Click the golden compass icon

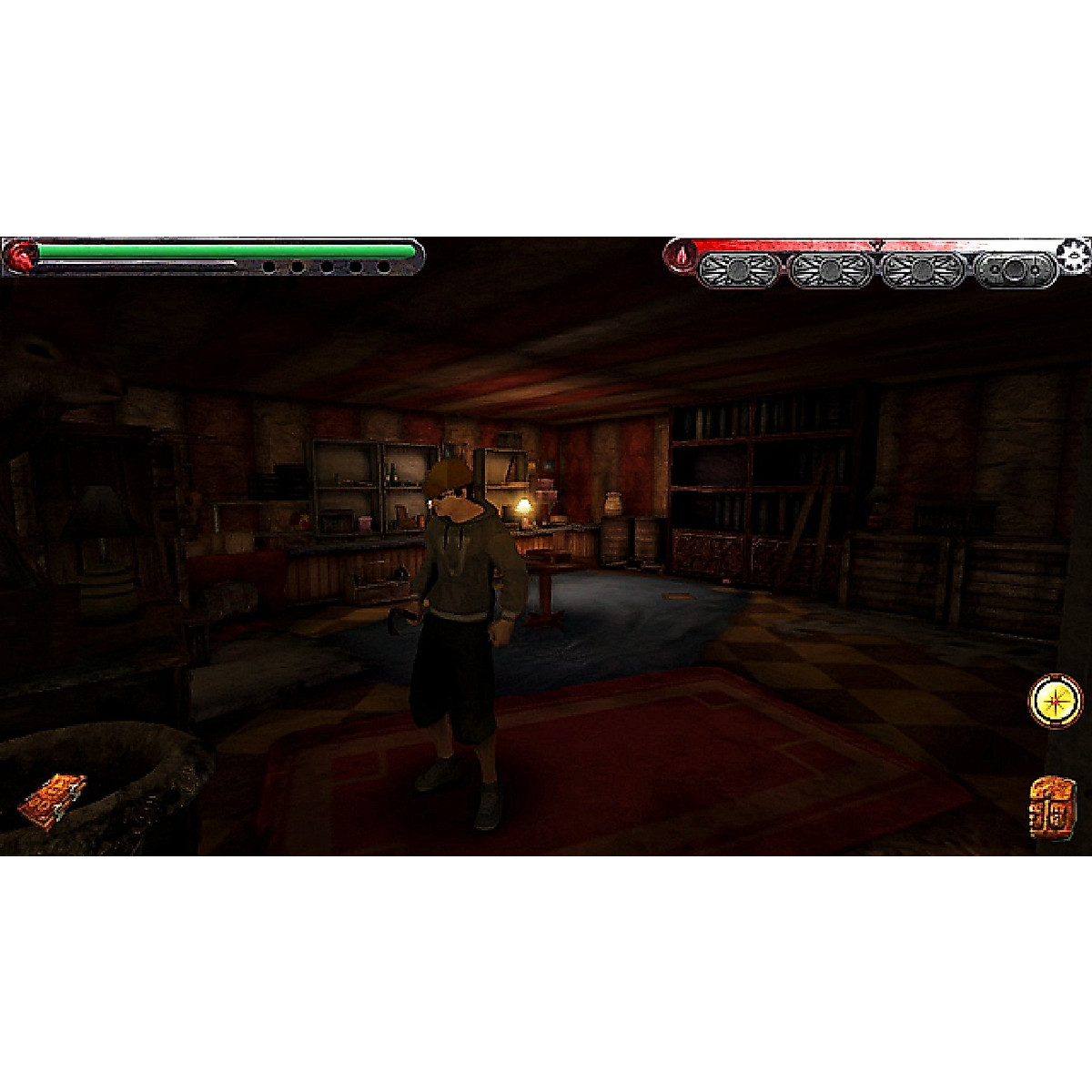(1056, 701)
